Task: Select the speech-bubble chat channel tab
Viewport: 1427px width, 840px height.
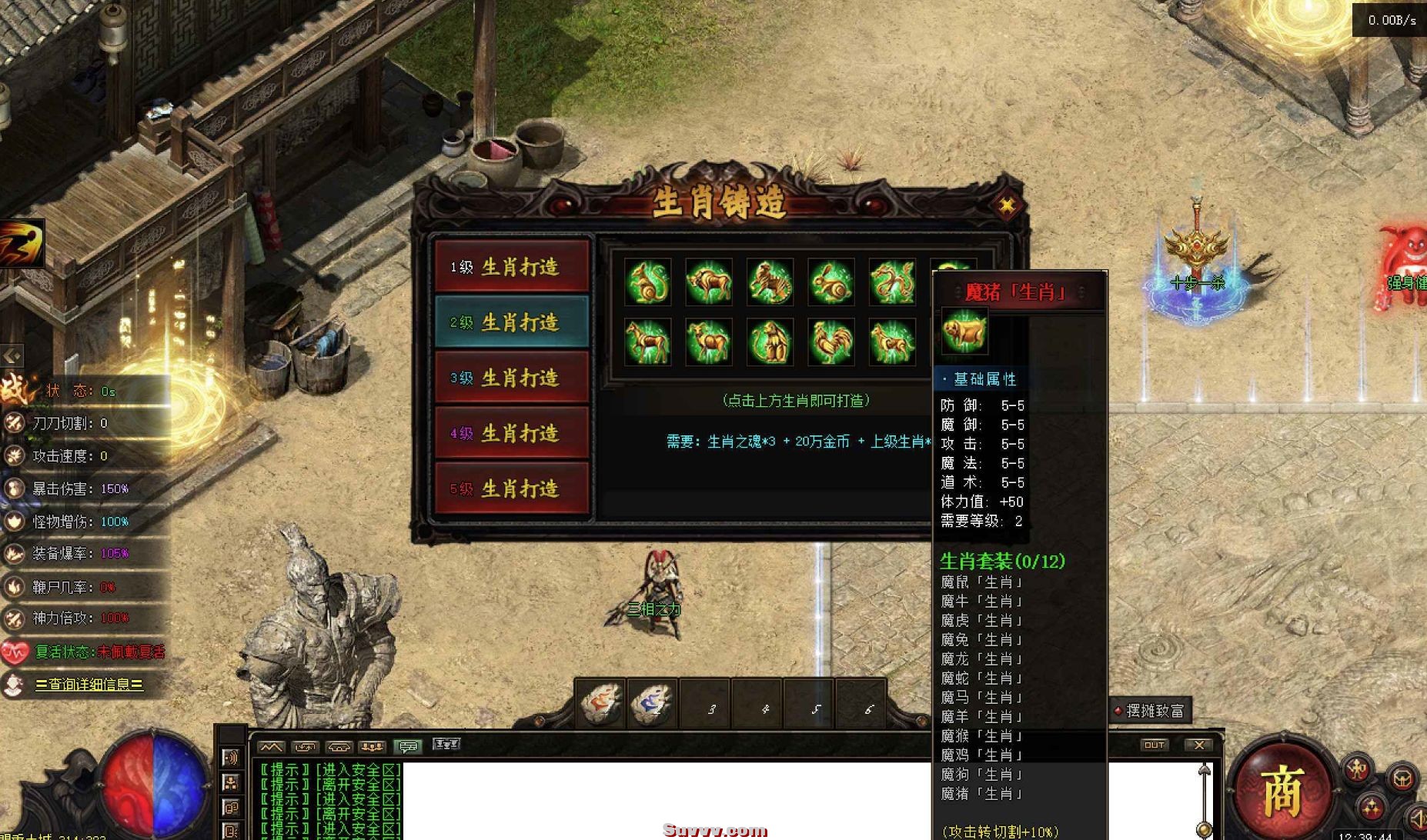Action: tap(407, 745)
